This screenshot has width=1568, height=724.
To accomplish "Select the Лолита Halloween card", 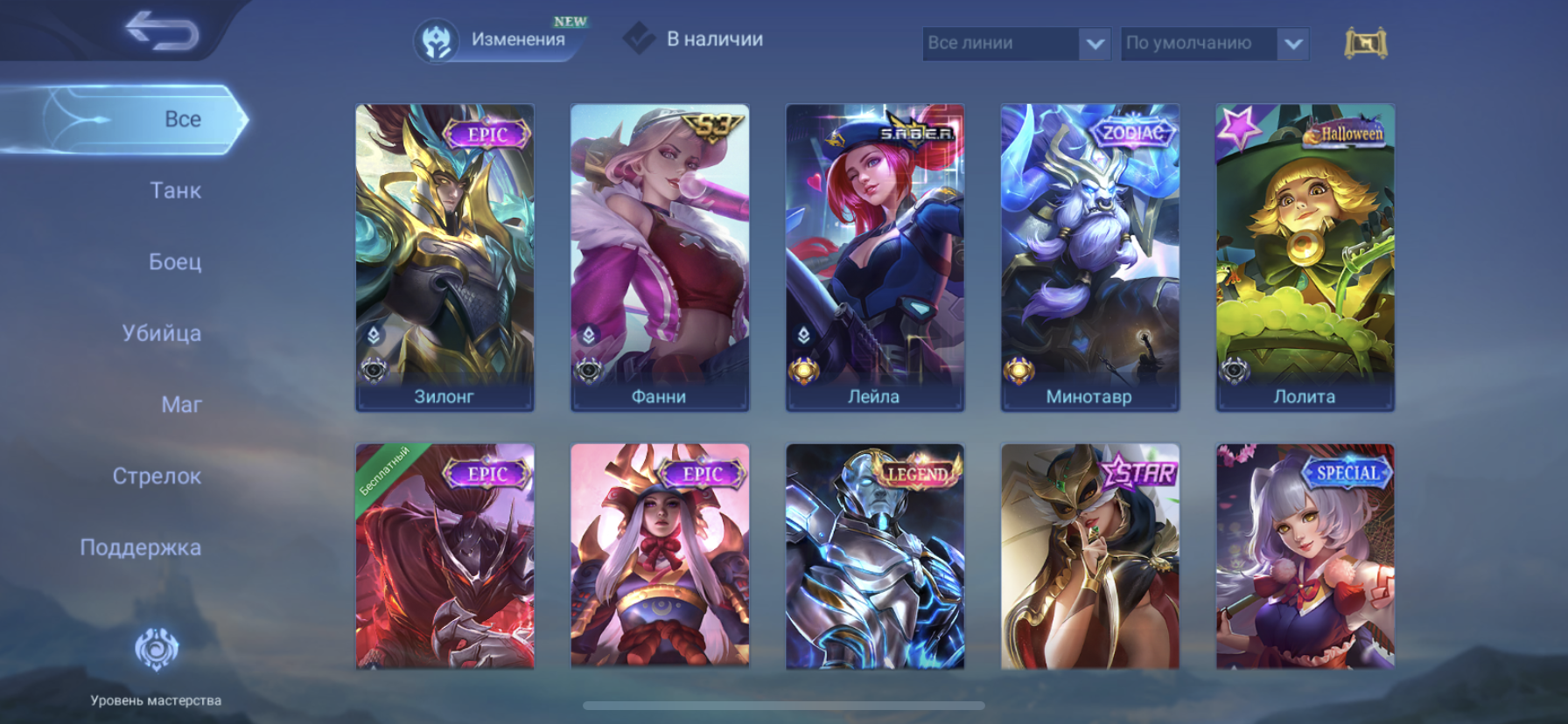I will click(x=1305, y=257).
